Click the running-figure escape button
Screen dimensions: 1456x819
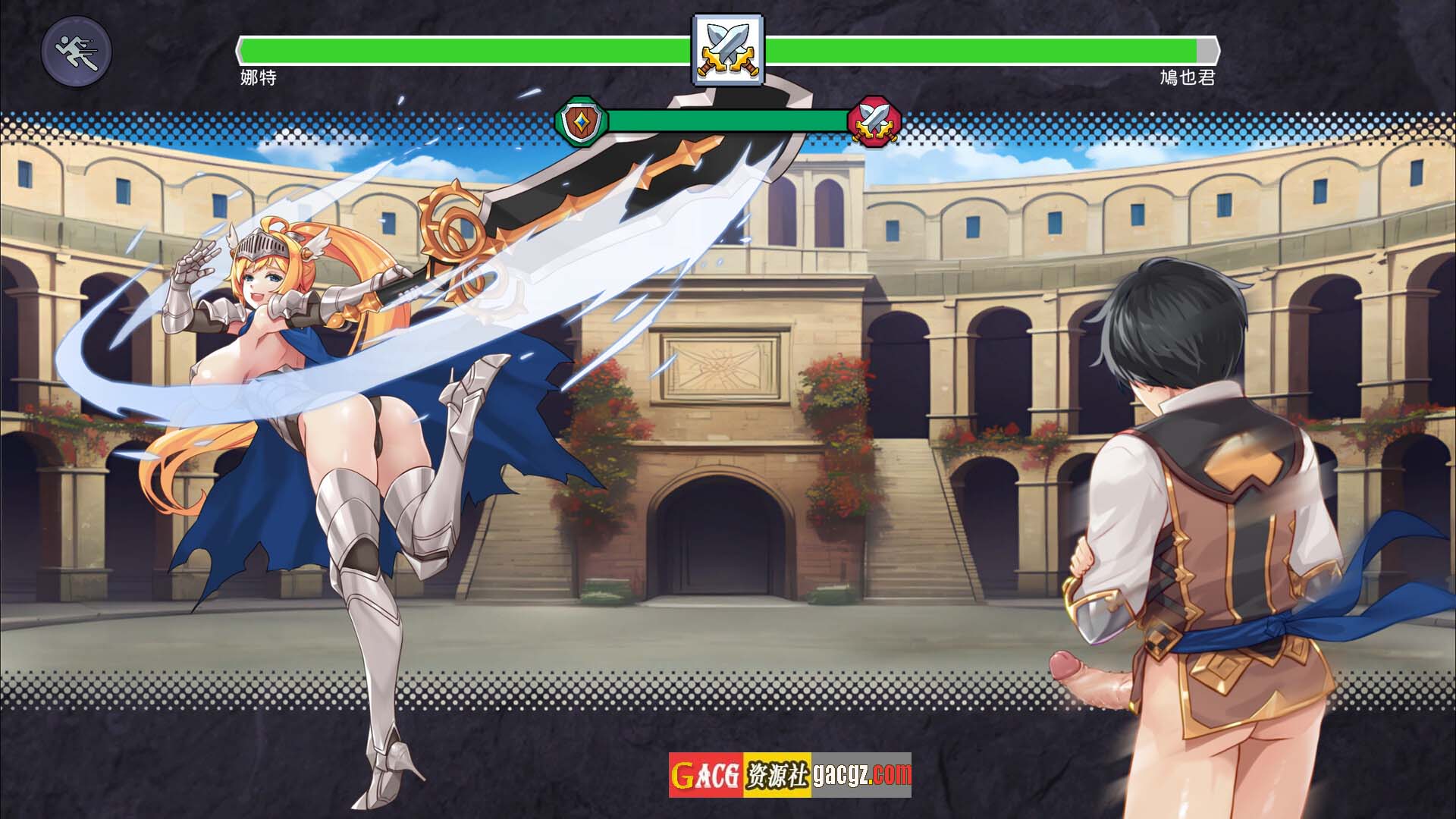click(x=77, y=52)
